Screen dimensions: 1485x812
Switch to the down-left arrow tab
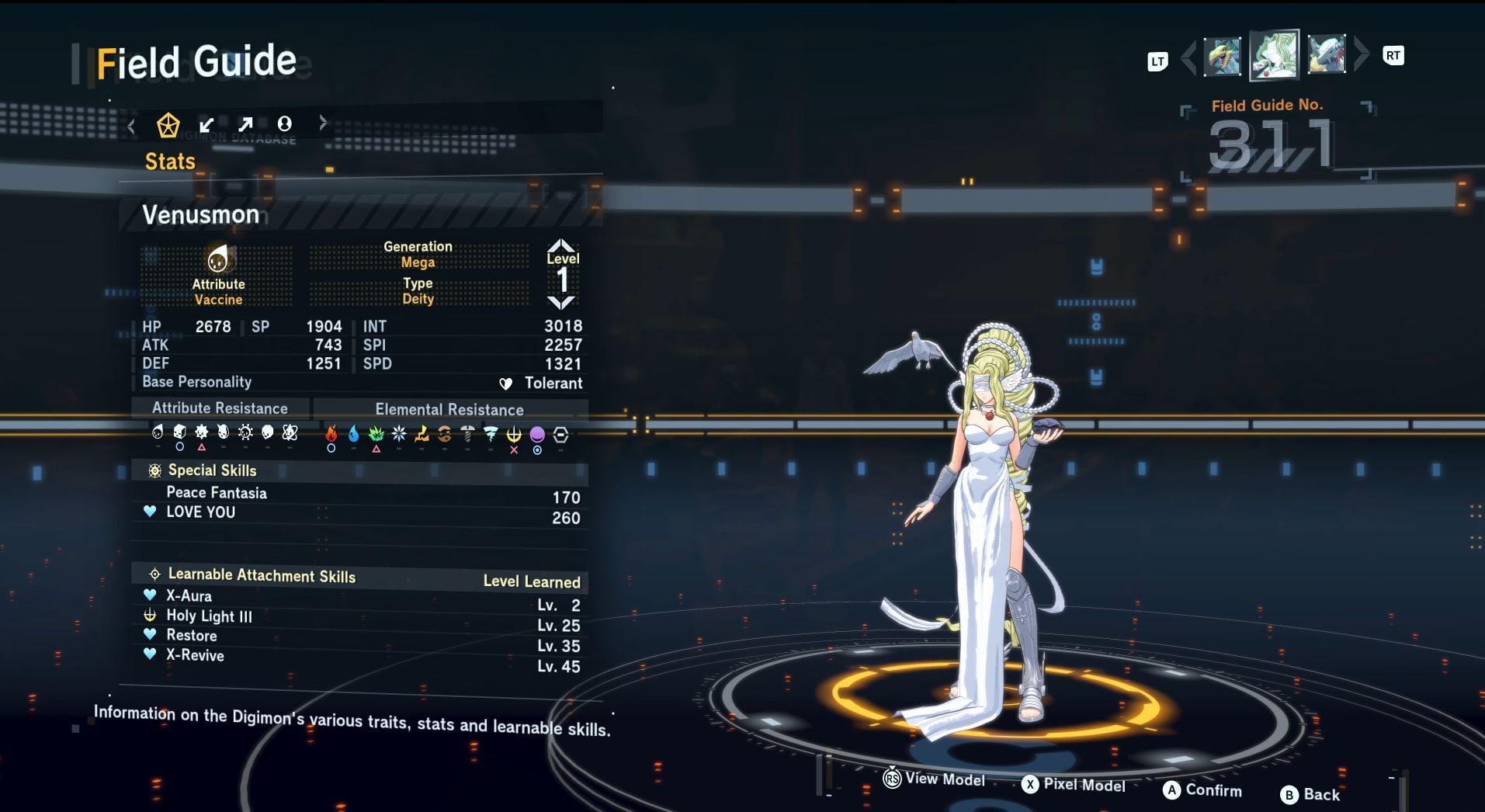click(206, 125)
